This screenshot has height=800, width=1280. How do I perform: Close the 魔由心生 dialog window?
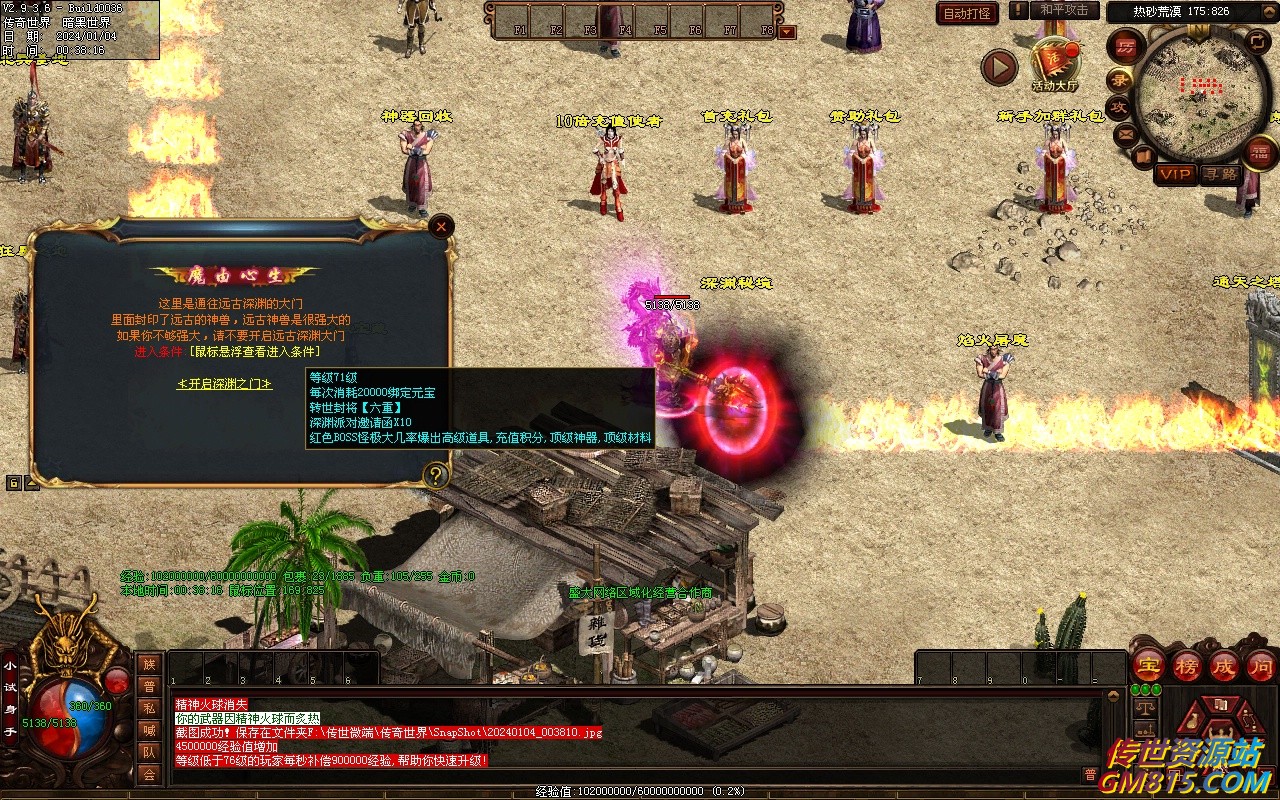pos(441,227)
